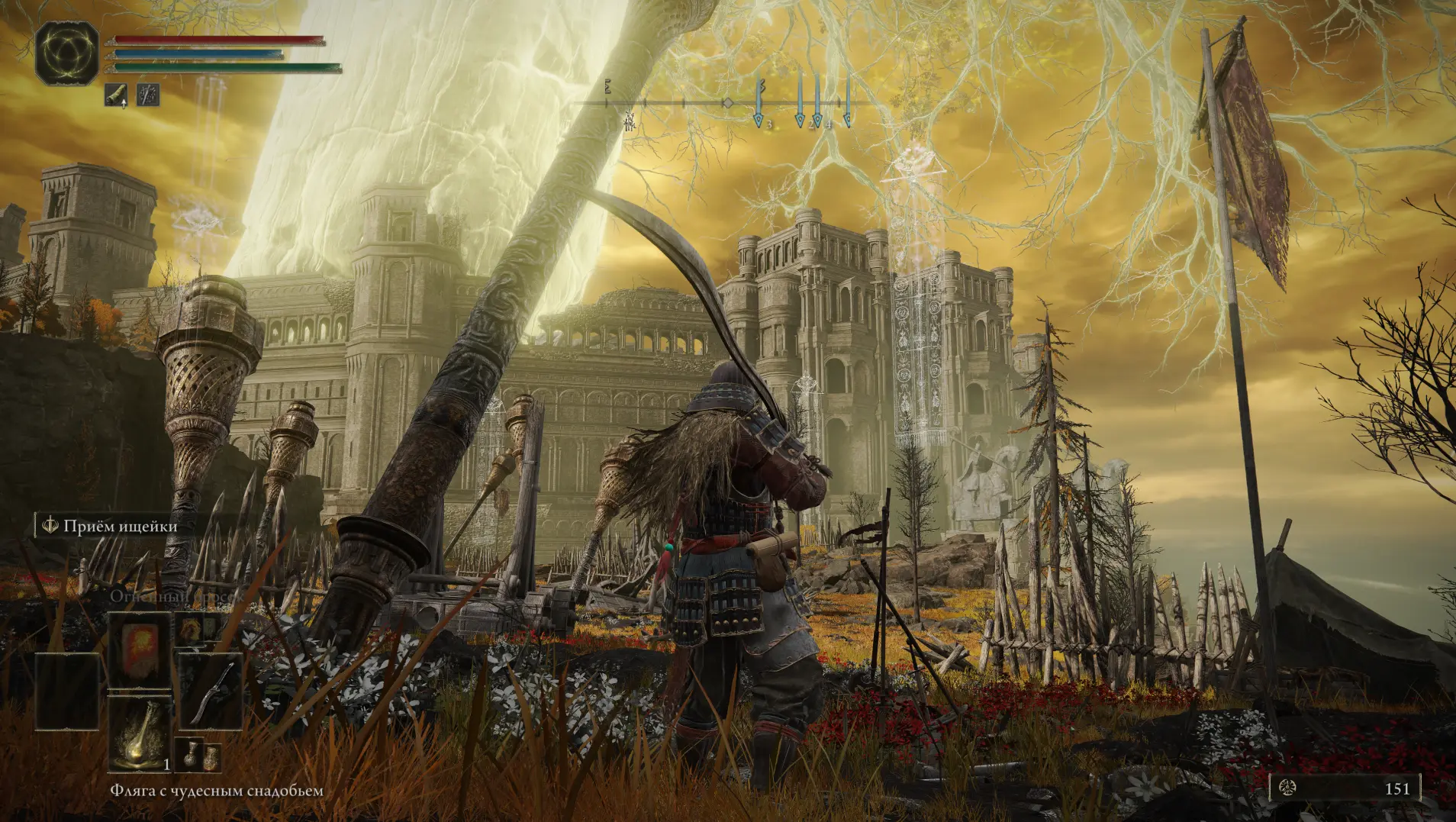This screenshot has width=1456, height=822.
Task: Inspect the sword status effect icon
Action: point(148,95)
